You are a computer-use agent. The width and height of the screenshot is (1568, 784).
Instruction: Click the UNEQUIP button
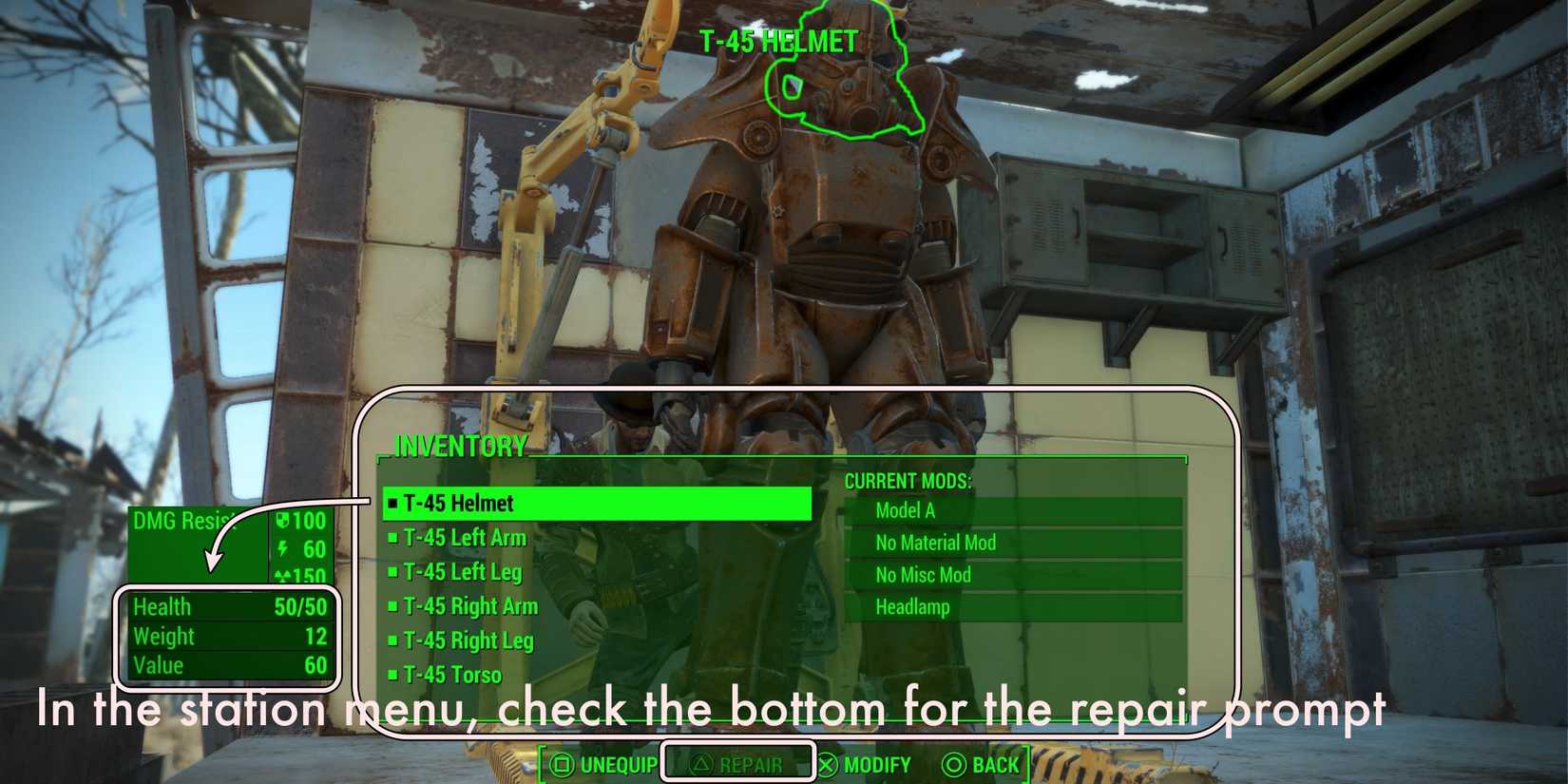(605, 763)
